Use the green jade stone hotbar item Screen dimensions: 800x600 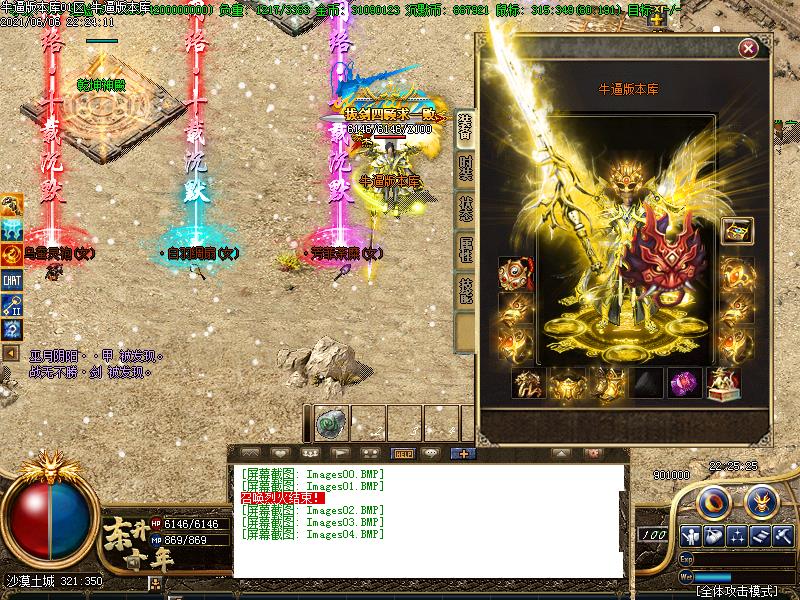click(332, 424)
